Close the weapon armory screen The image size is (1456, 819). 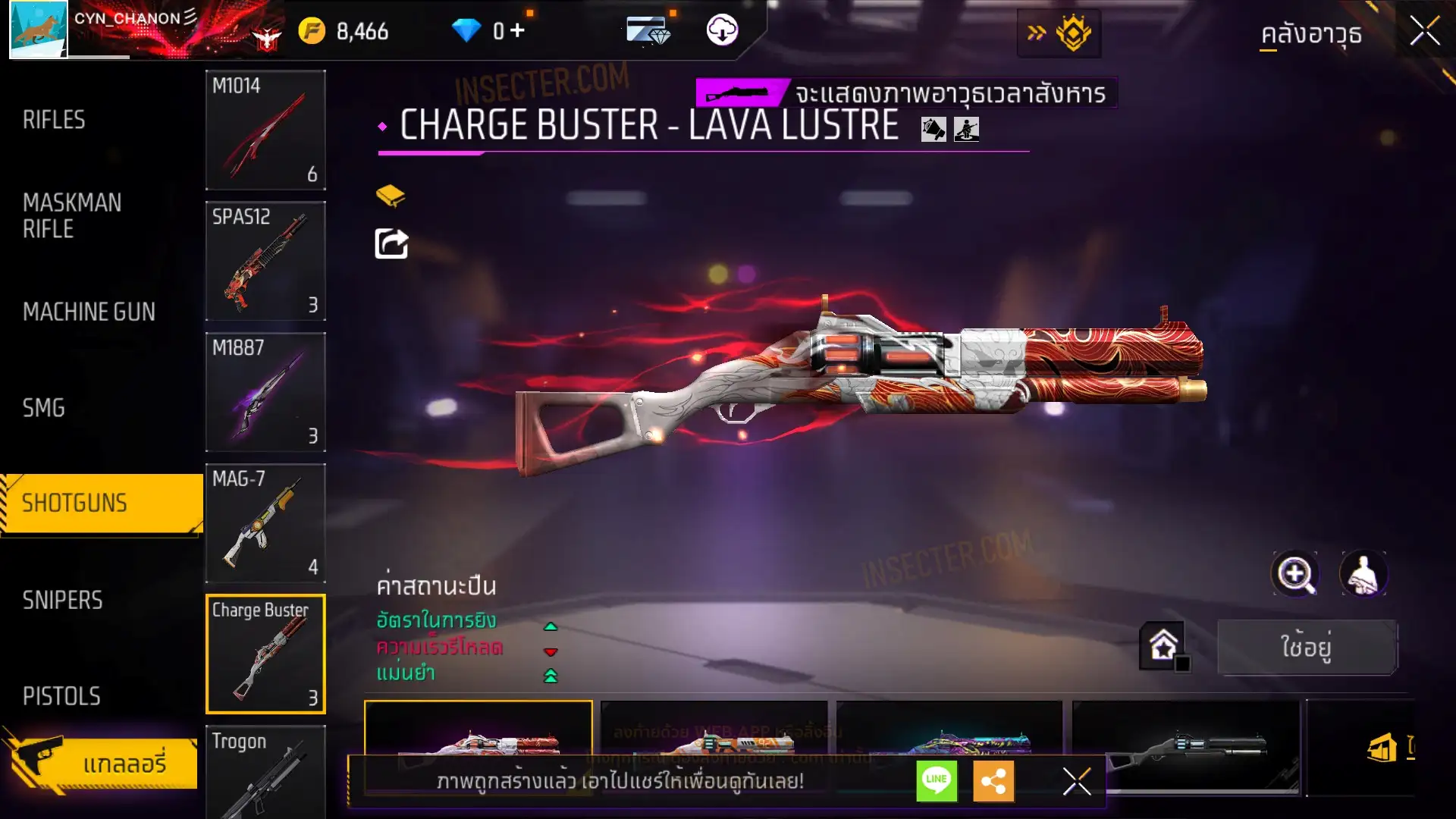1424,32
